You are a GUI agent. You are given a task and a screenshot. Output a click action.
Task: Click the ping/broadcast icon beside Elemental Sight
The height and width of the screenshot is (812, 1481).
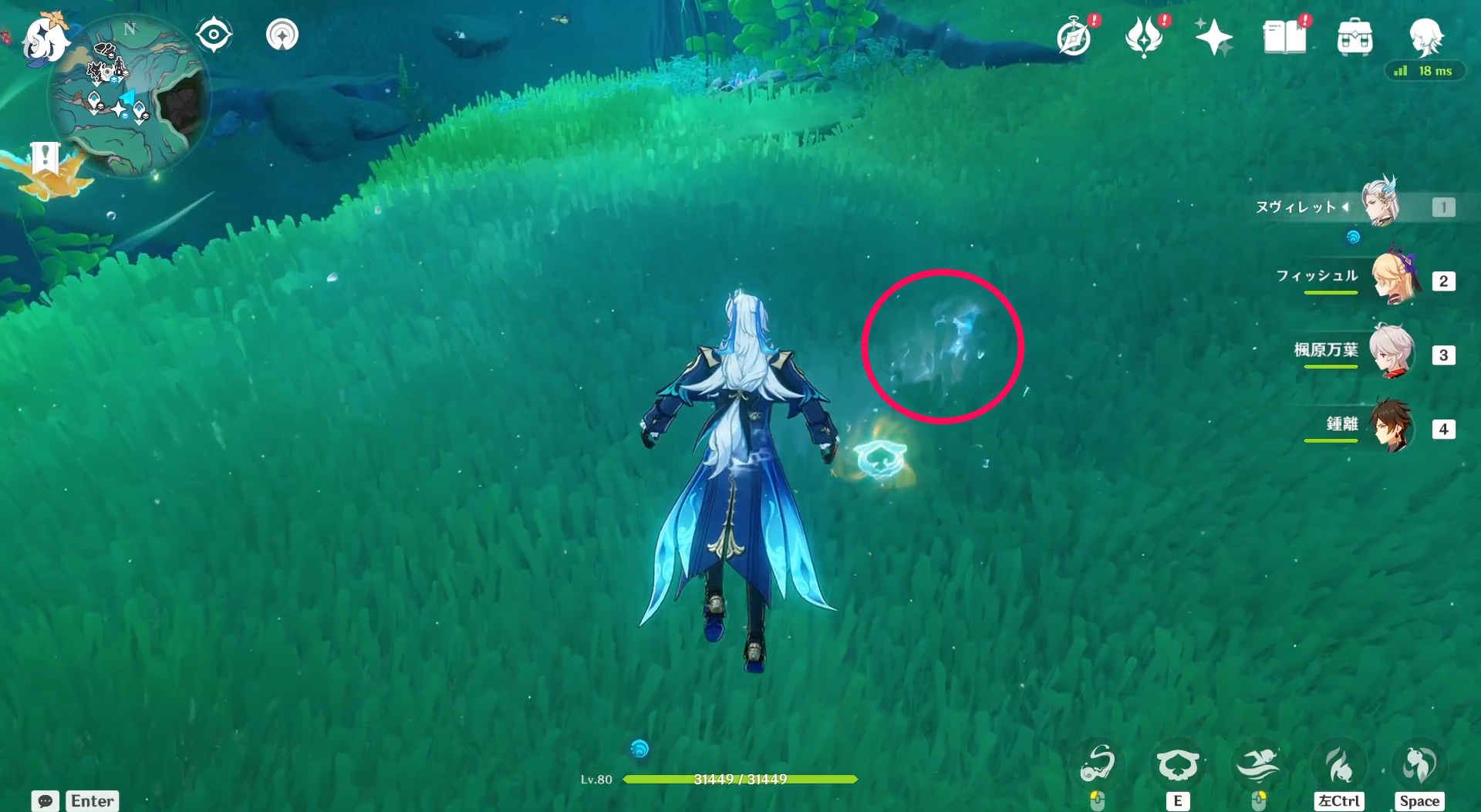pos(281,34)
